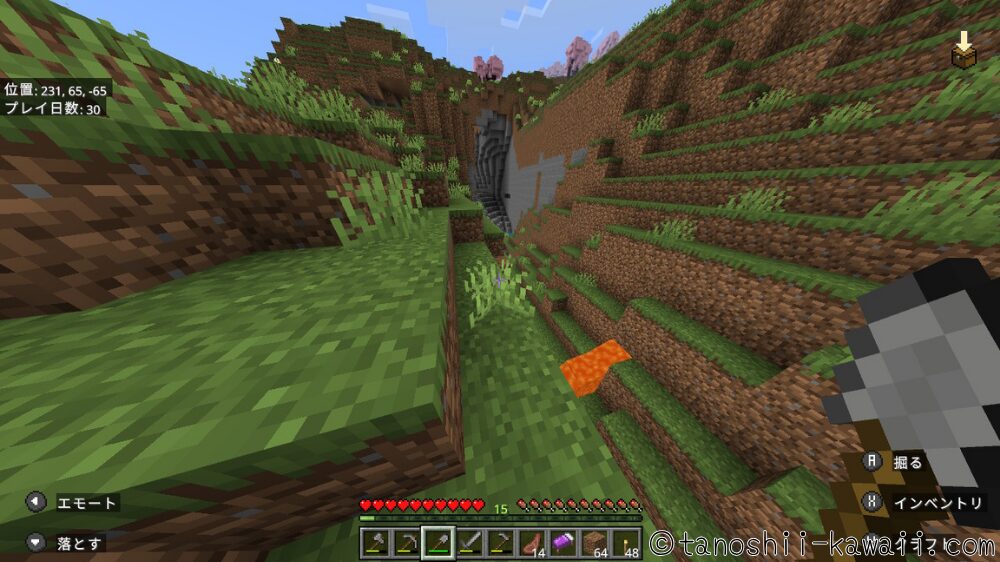
Task: Switch to the sword hotbar slot
Action: coord(469,543)
